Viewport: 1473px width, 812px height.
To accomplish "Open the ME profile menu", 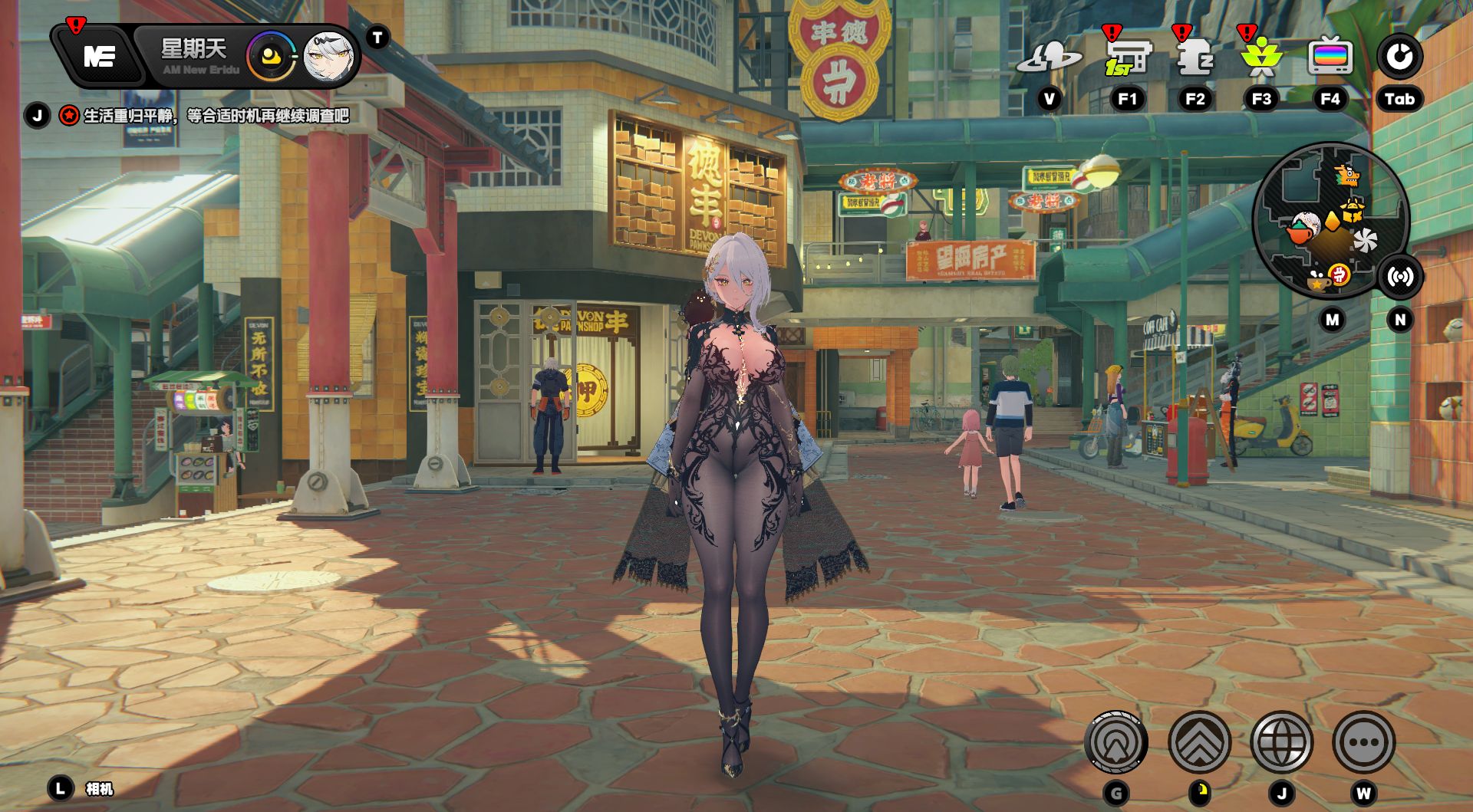I will pos(100,56).
